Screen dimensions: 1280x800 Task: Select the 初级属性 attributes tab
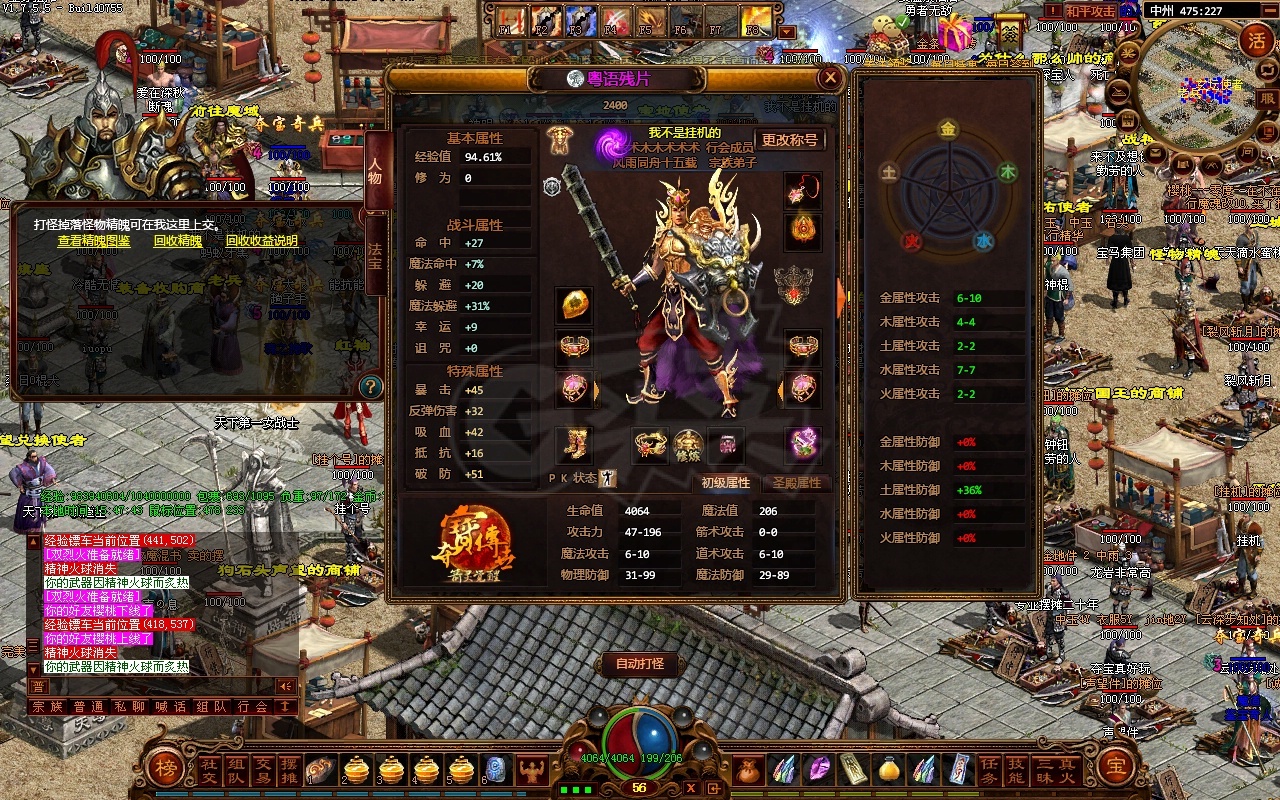[725, 483]
